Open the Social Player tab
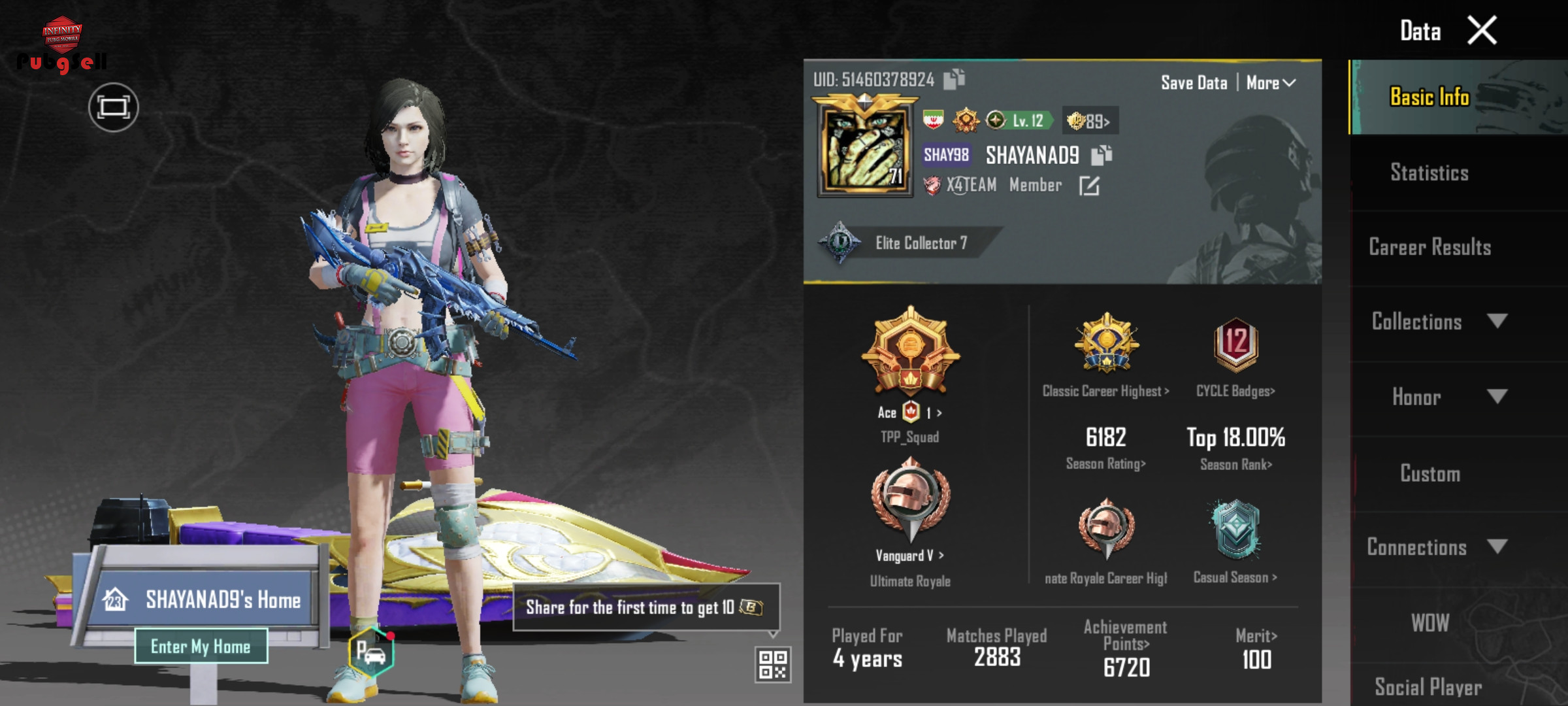 pos(1428,686)
